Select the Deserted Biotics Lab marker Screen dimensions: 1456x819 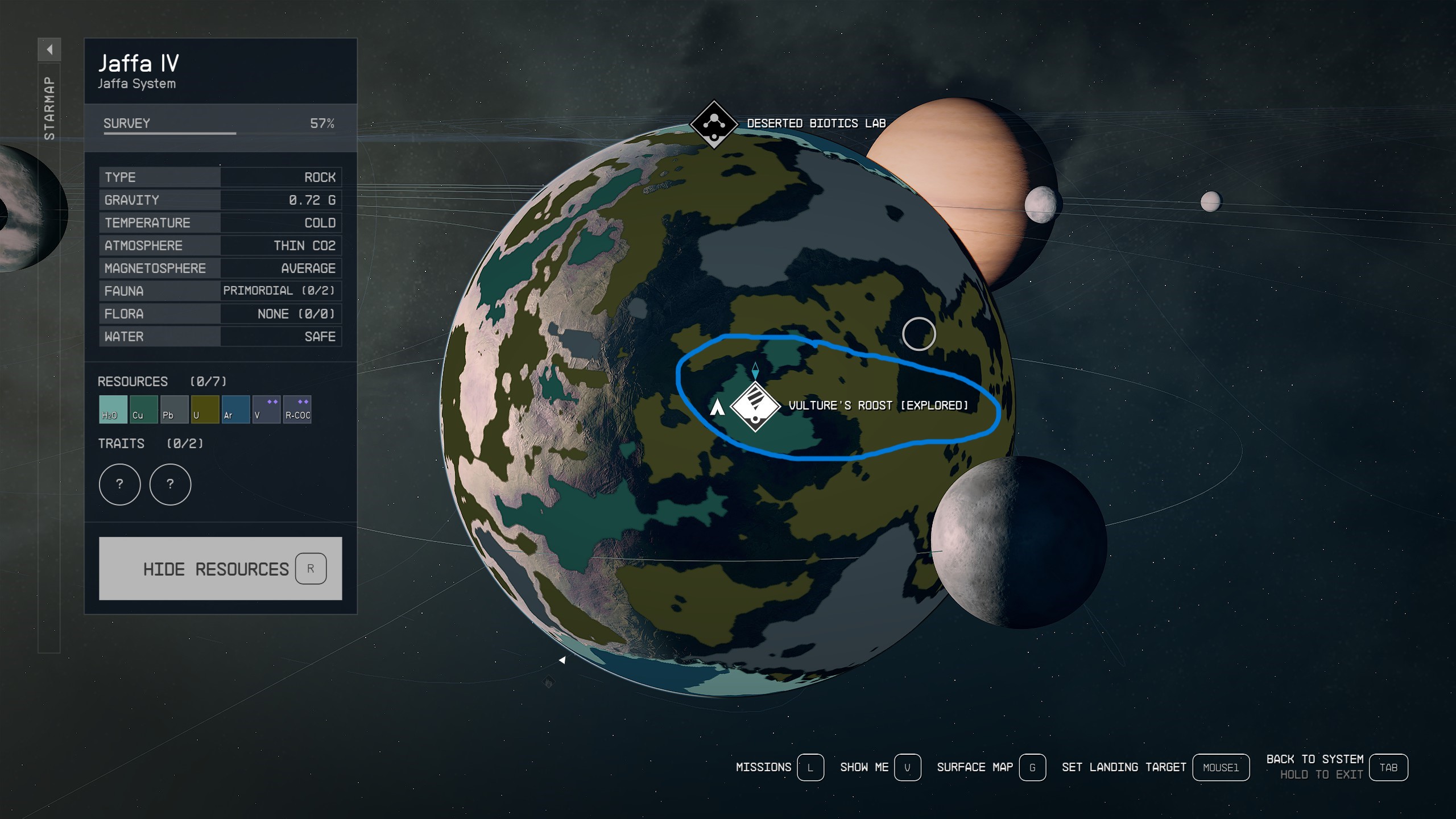[714, 123]
